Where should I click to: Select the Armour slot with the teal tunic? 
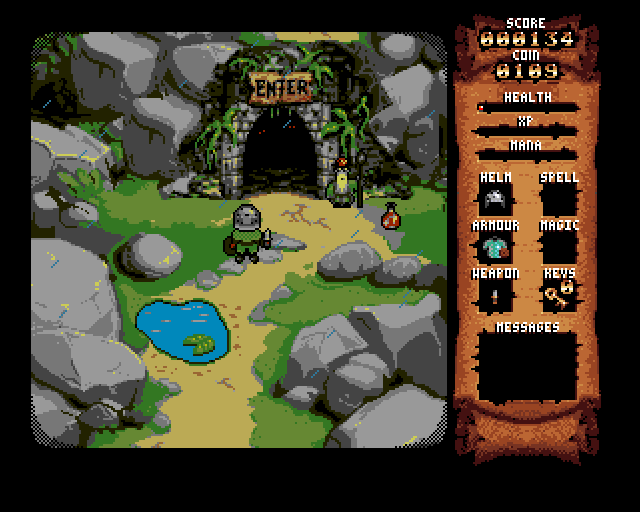click(495, 247)
